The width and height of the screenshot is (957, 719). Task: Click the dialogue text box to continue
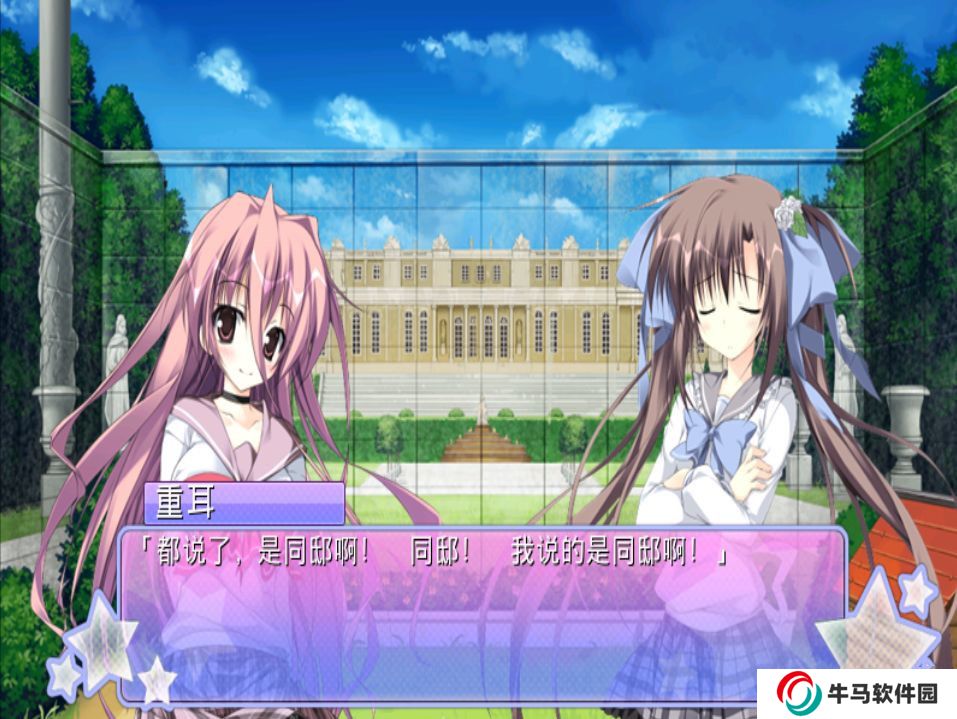(x=480, y=612)
